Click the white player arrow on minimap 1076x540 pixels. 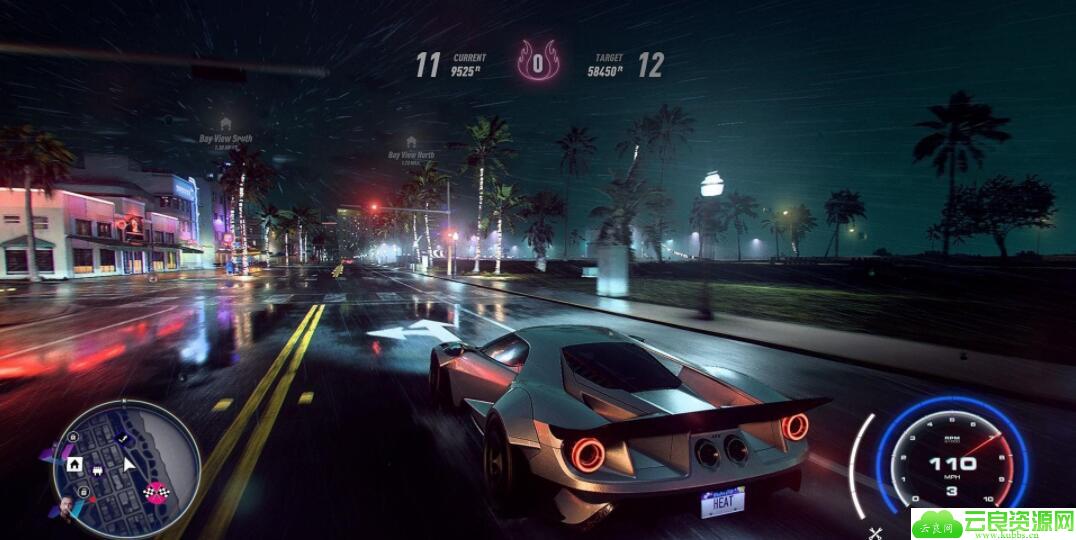[128, 464]
